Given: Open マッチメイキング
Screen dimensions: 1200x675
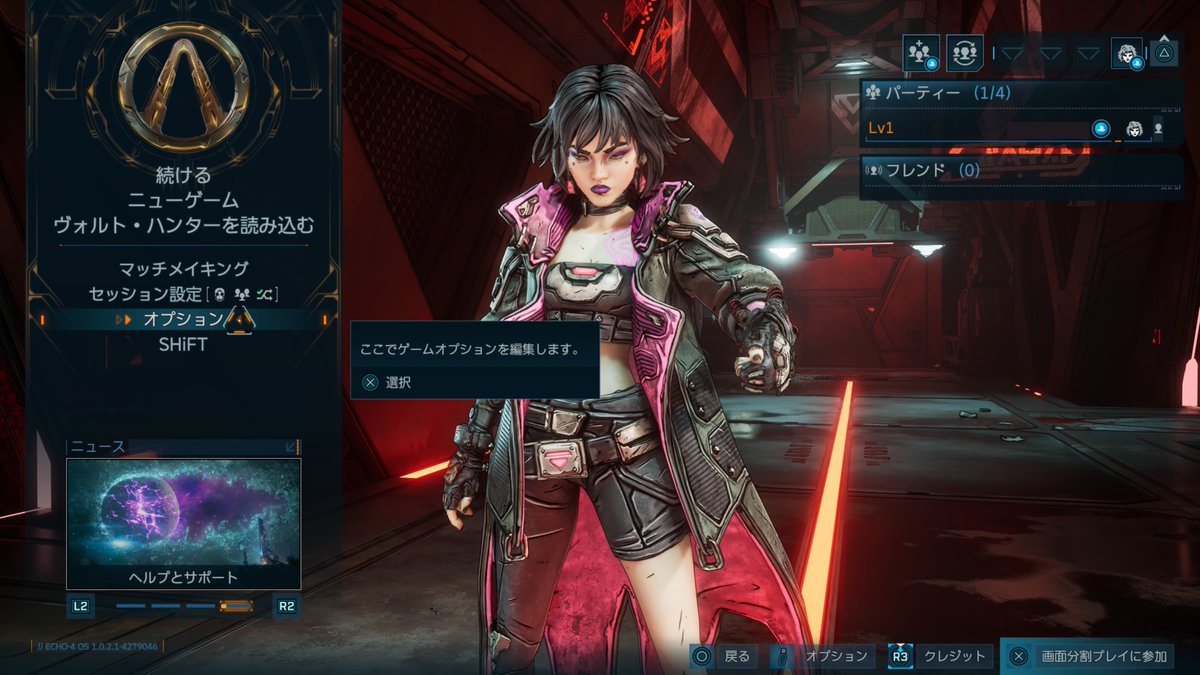Looking at the screenshot, I should (183, 269).
